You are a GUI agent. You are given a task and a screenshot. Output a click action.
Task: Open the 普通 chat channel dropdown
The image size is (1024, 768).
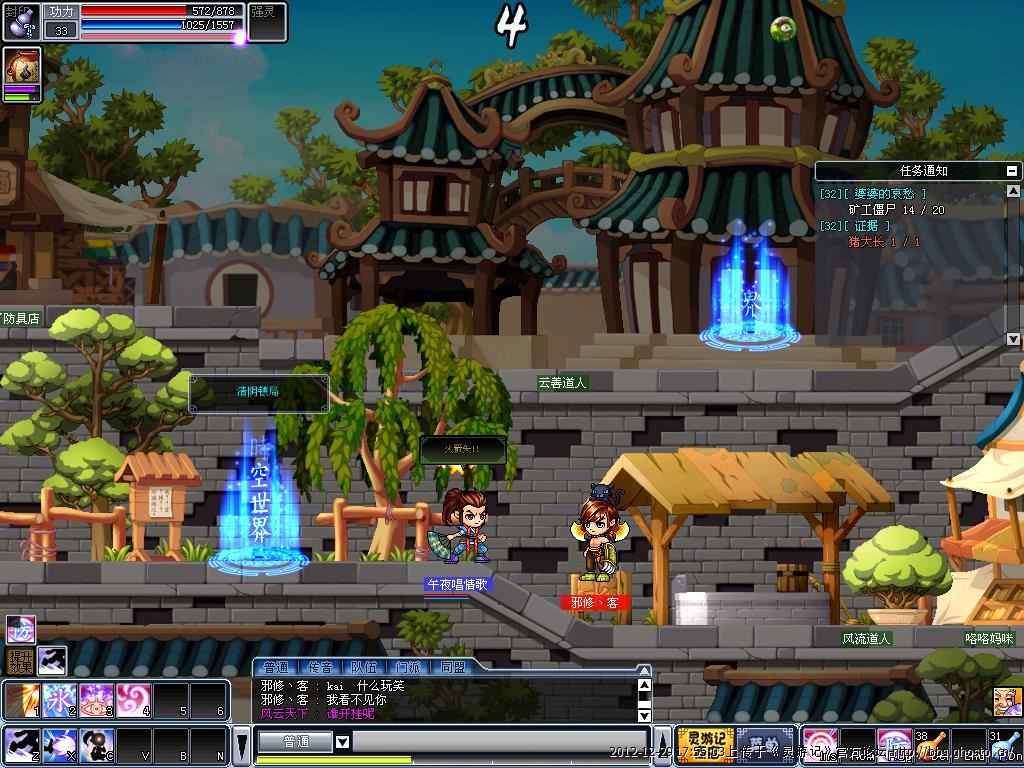point(342,742)
